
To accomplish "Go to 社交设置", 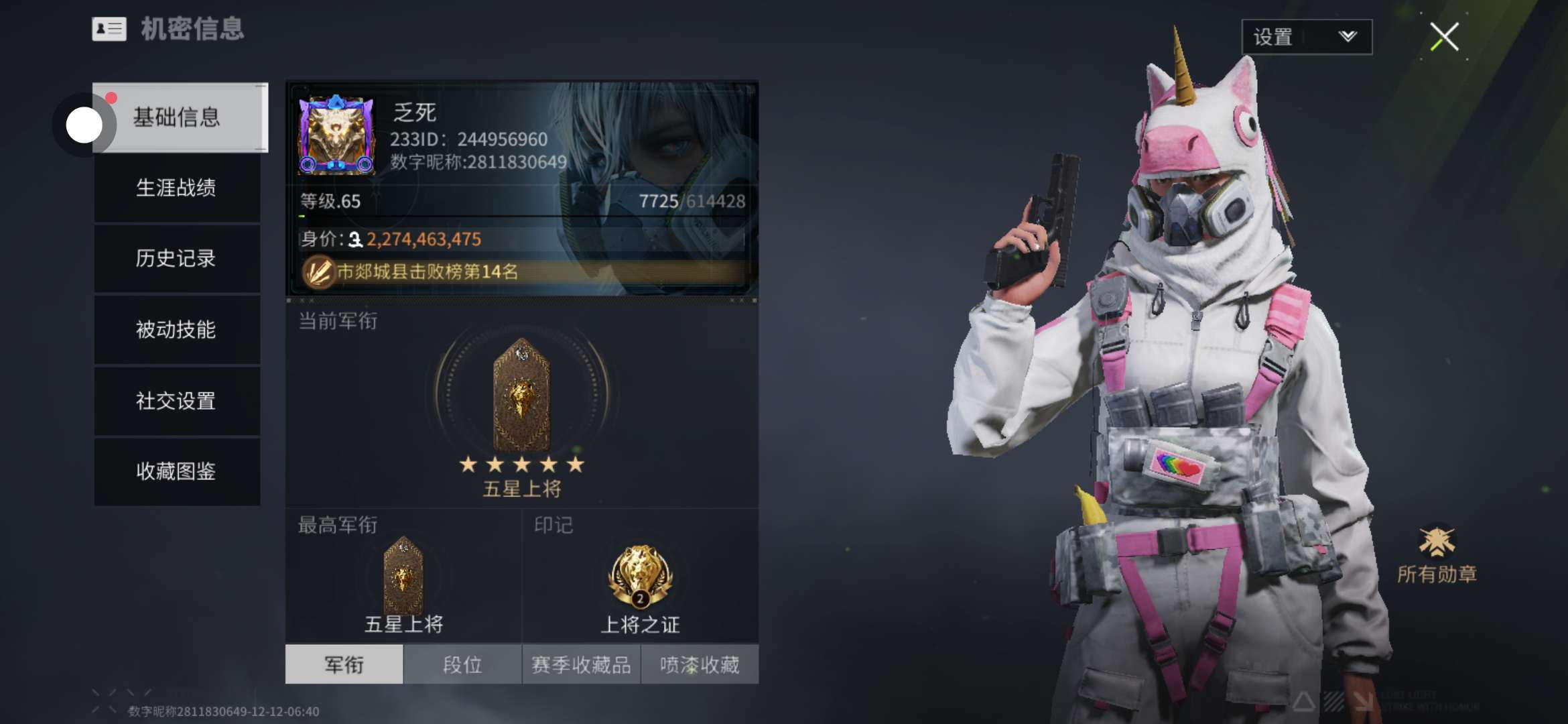I will [177, 400].
